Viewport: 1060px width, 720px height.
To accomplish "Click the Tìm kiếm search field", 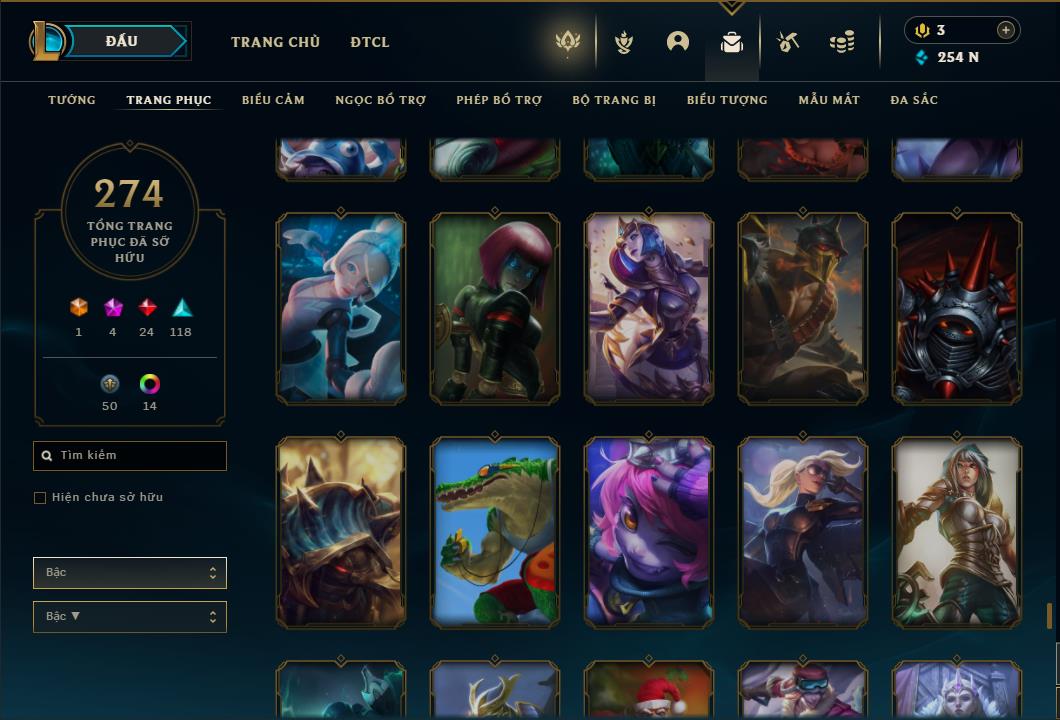I will 130,456.
